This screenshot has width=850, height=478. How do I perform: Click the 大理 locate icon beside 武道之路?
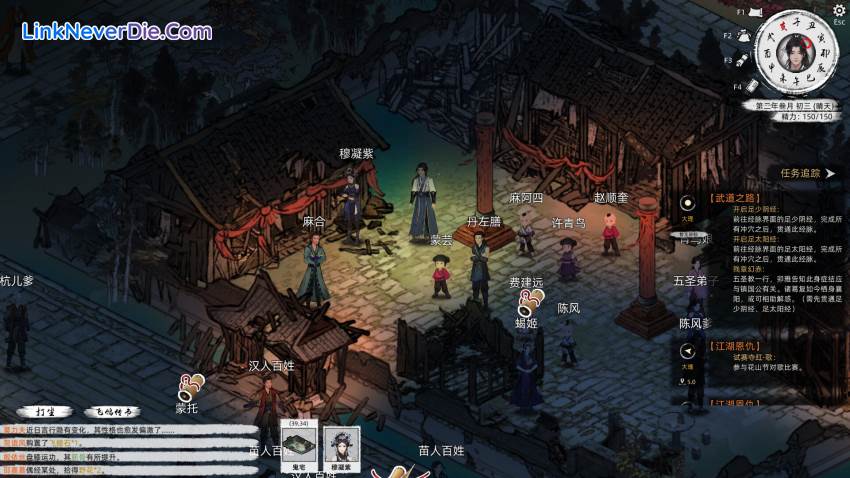687,205
